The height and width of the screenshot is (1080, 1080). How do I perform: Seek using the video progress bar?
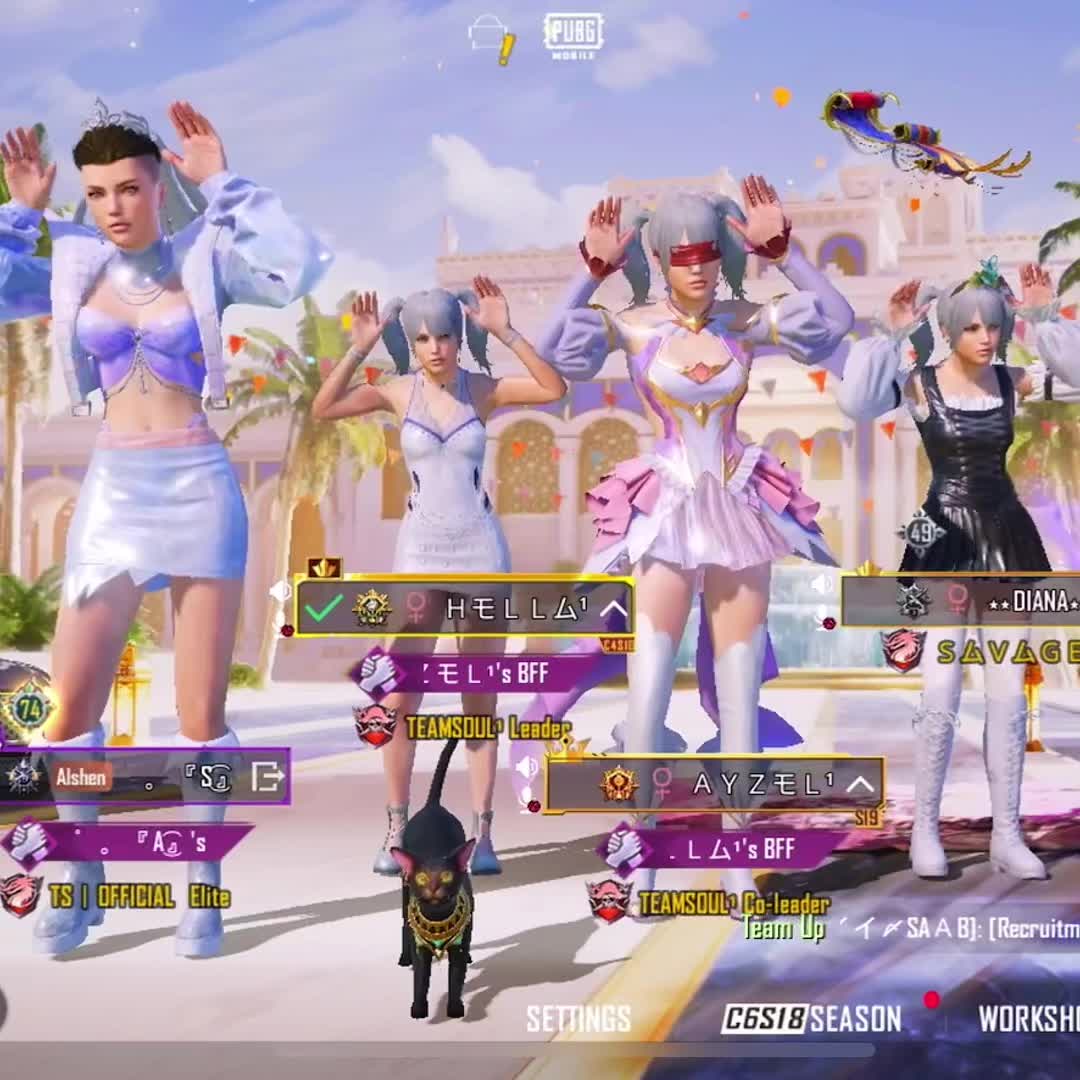tap(540, 1050)
